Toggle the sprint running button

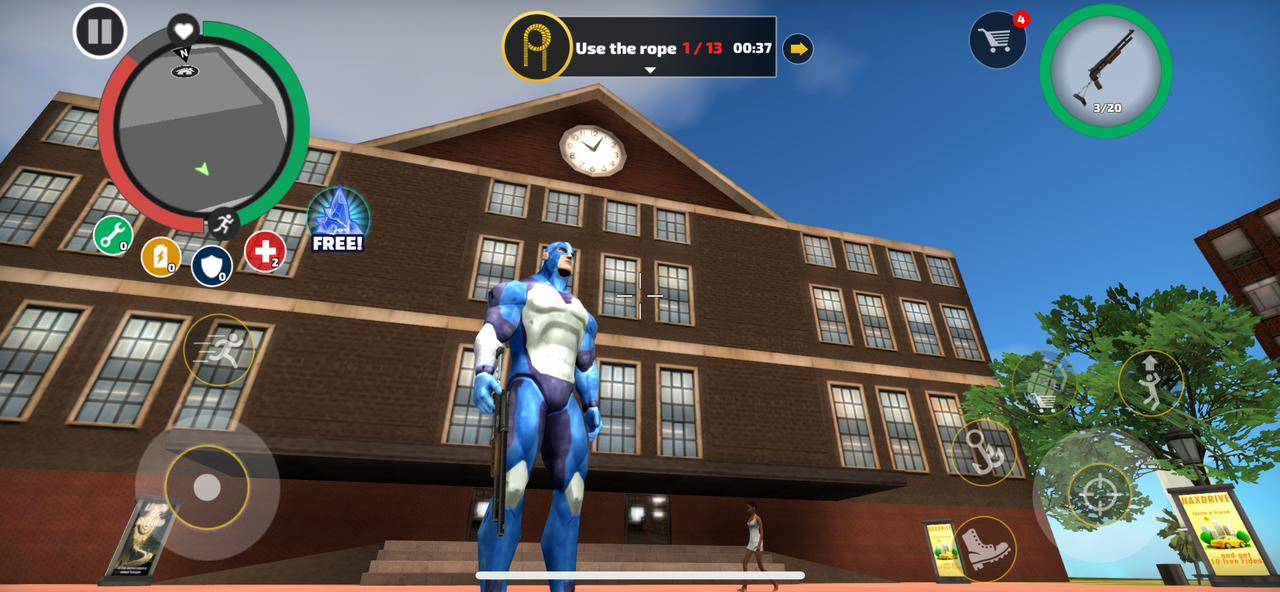[x=219, y=349]
